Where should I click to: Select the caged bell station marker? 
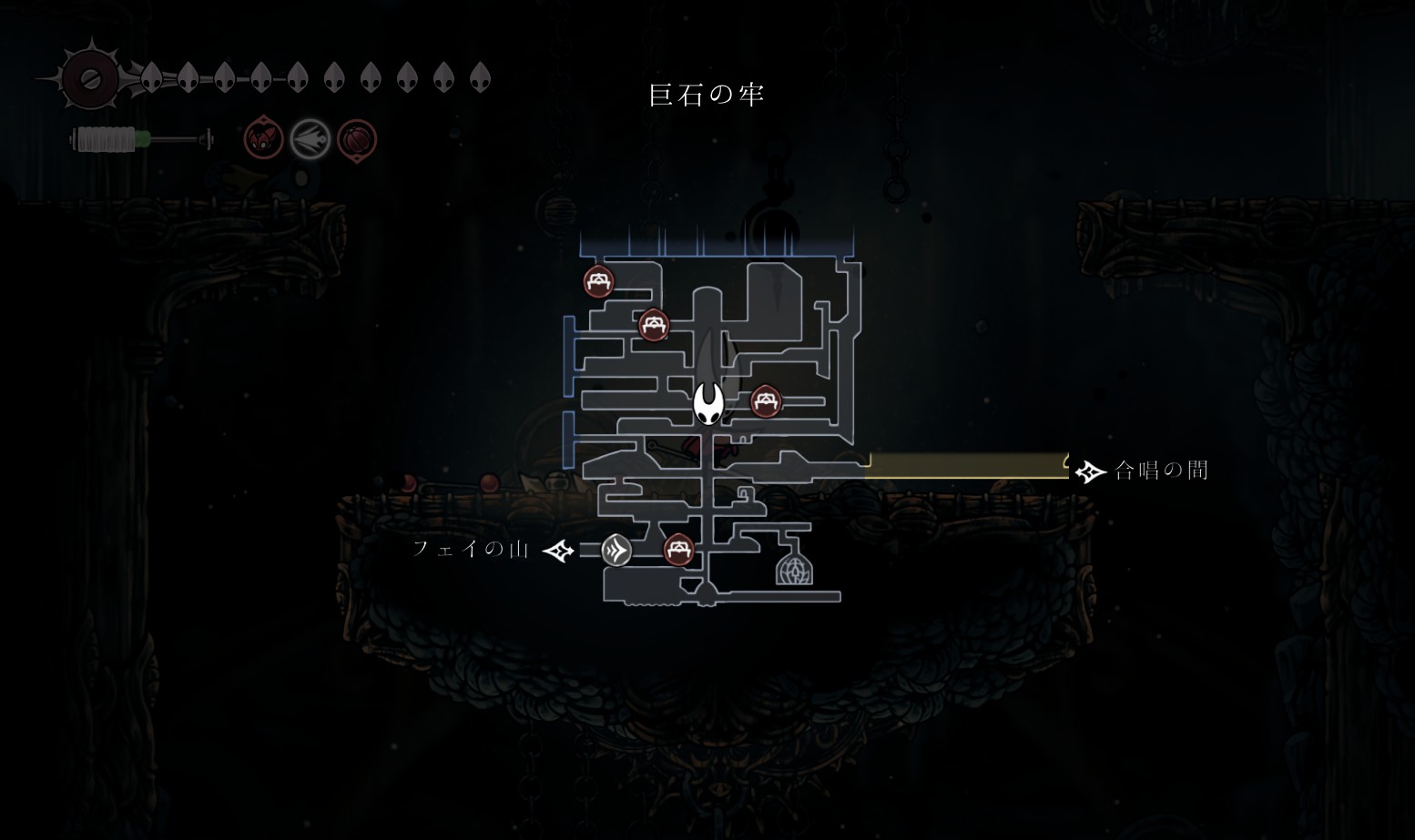(794, 565)
